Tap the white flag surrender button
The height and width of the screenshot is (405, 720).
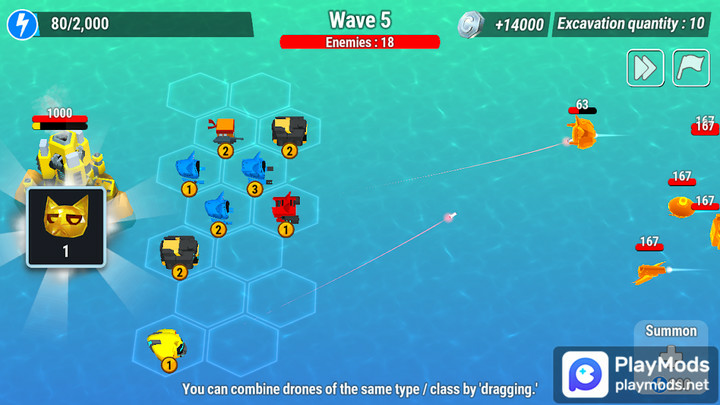tap(691, 67)
